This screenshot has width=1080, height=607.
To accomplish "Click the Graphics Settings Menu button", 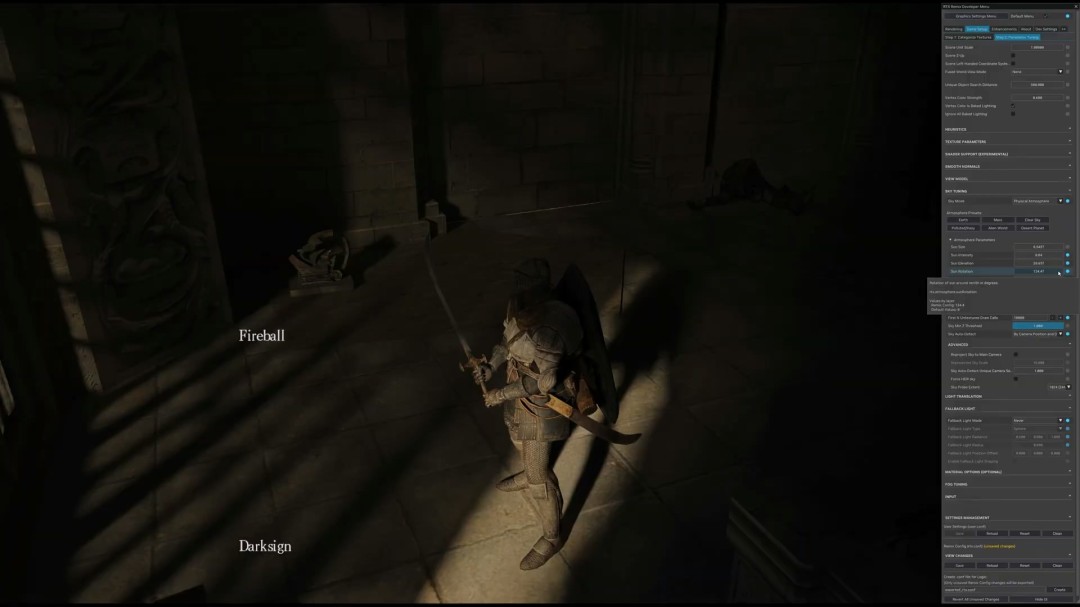I will point(975,16).
